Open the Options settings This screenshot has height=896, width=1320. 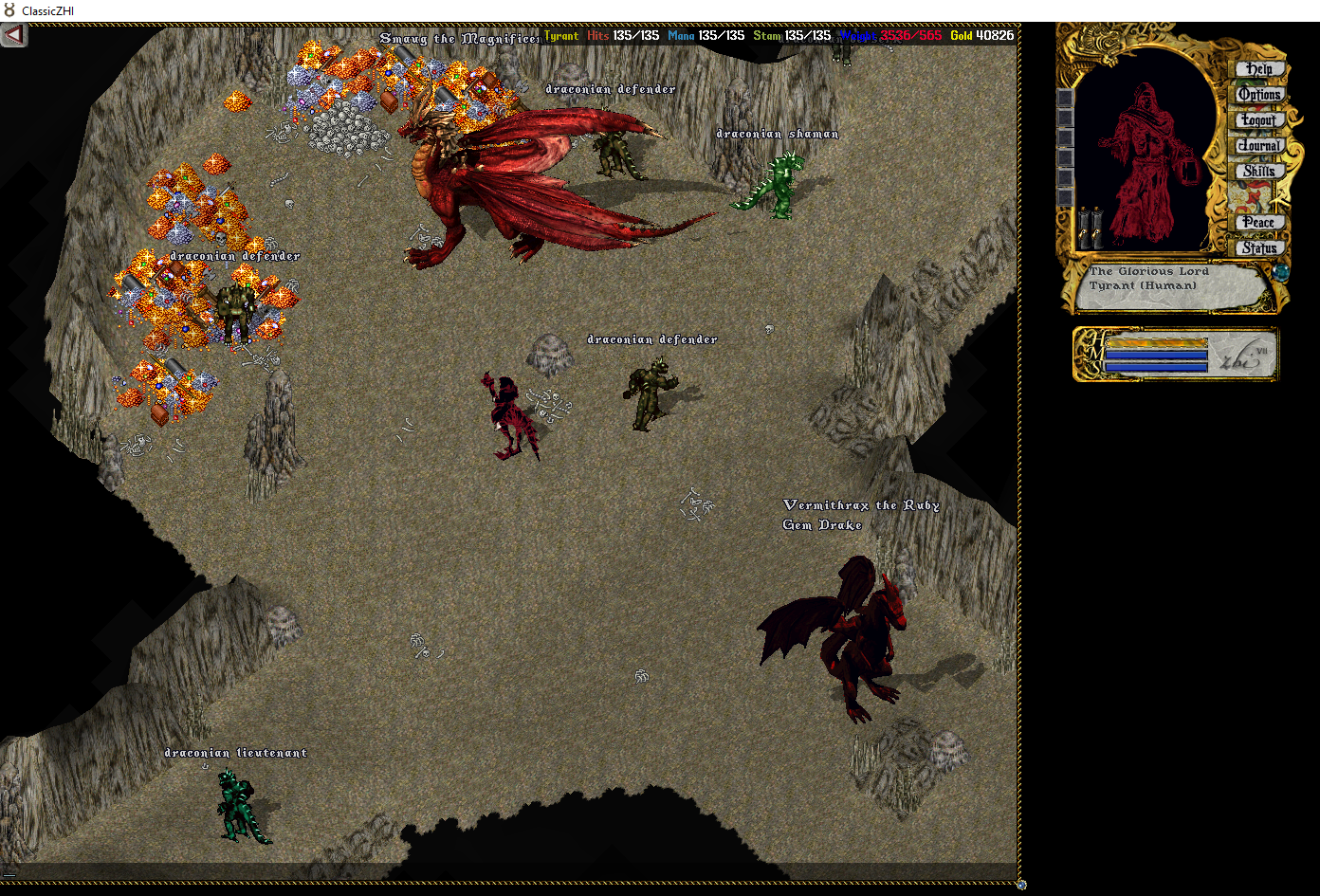click(1259, 95)
